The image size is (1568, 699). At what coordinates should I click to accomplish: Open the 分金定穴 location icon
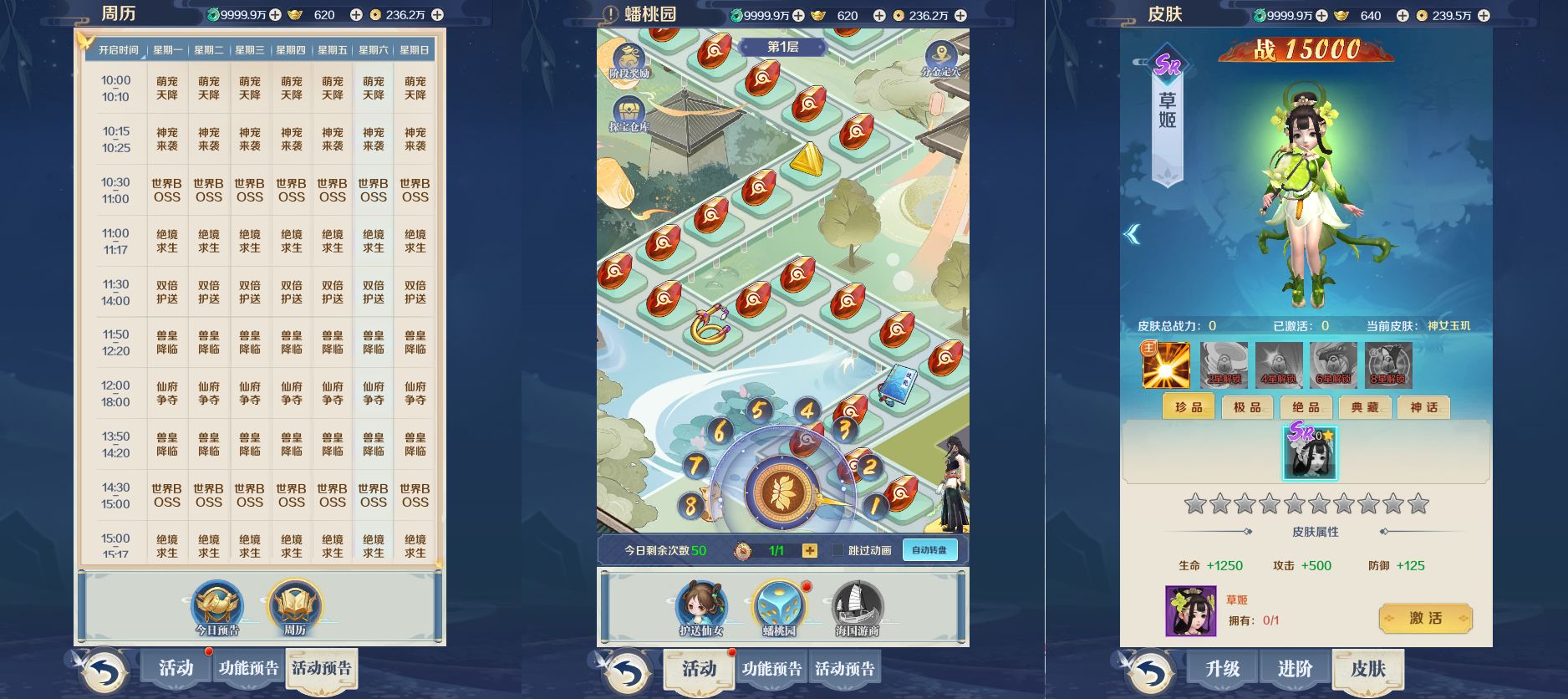pyautogui.click(x=940, y=53)
